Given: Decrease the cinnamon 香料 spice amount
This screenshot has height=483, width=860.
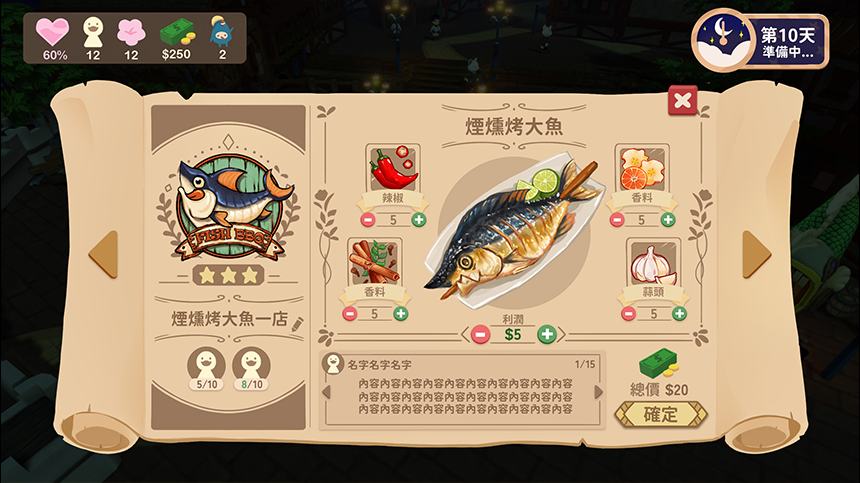Looking at the screenshot, I should pos(349,313).
